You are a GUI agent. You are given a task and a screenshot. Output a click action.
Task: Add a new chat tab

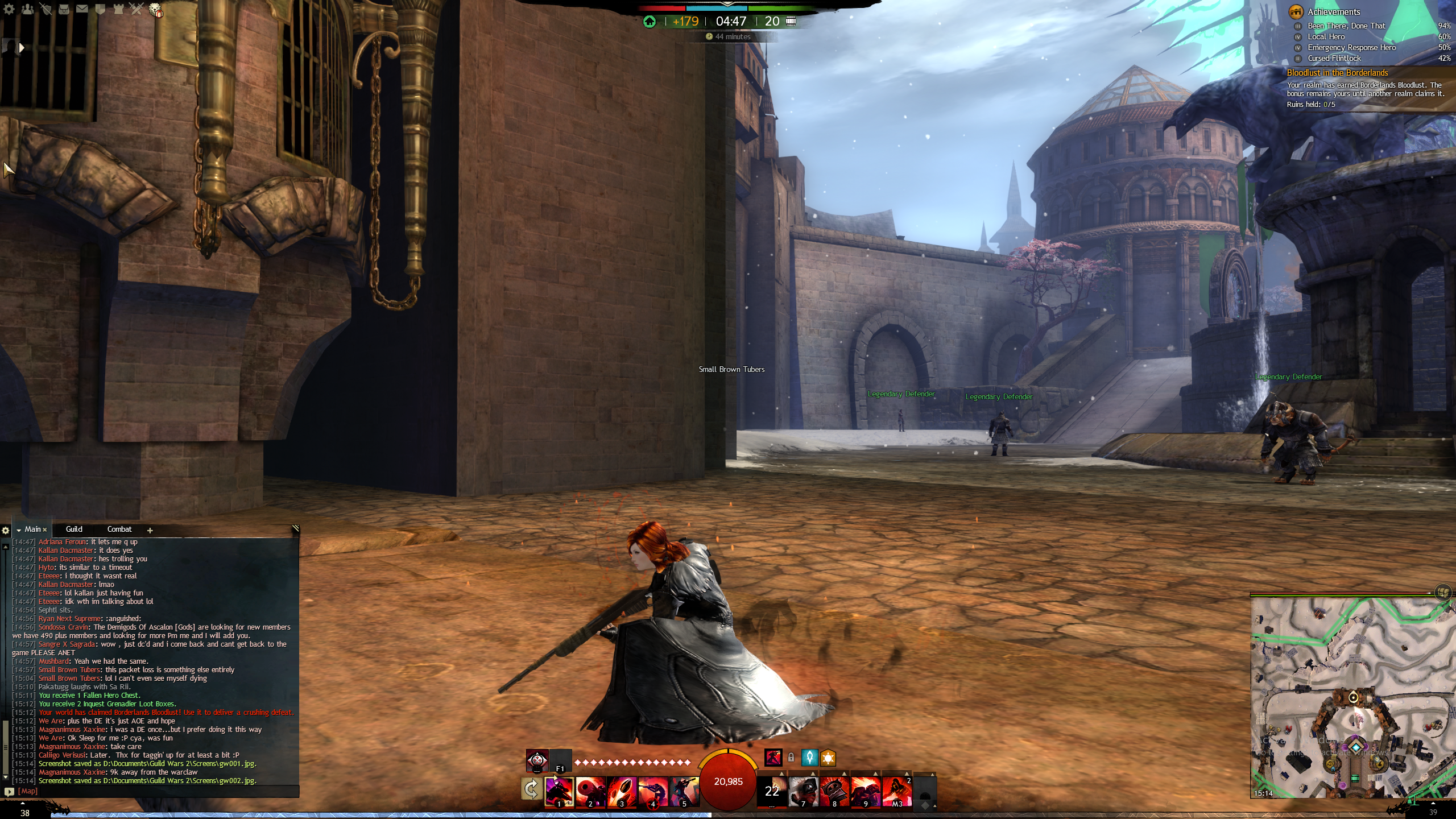click(x=150, y=530)
